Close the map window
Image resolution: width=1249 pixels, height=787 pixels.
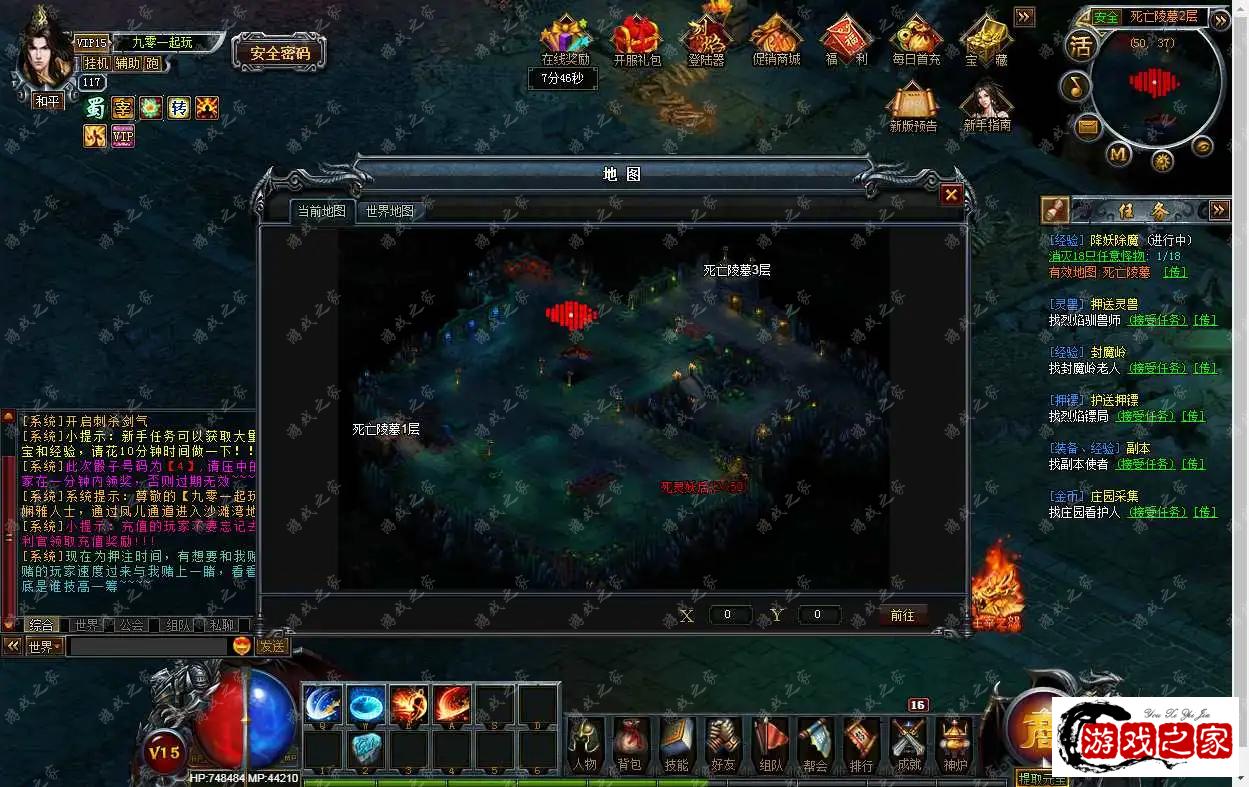pos(951,195)
